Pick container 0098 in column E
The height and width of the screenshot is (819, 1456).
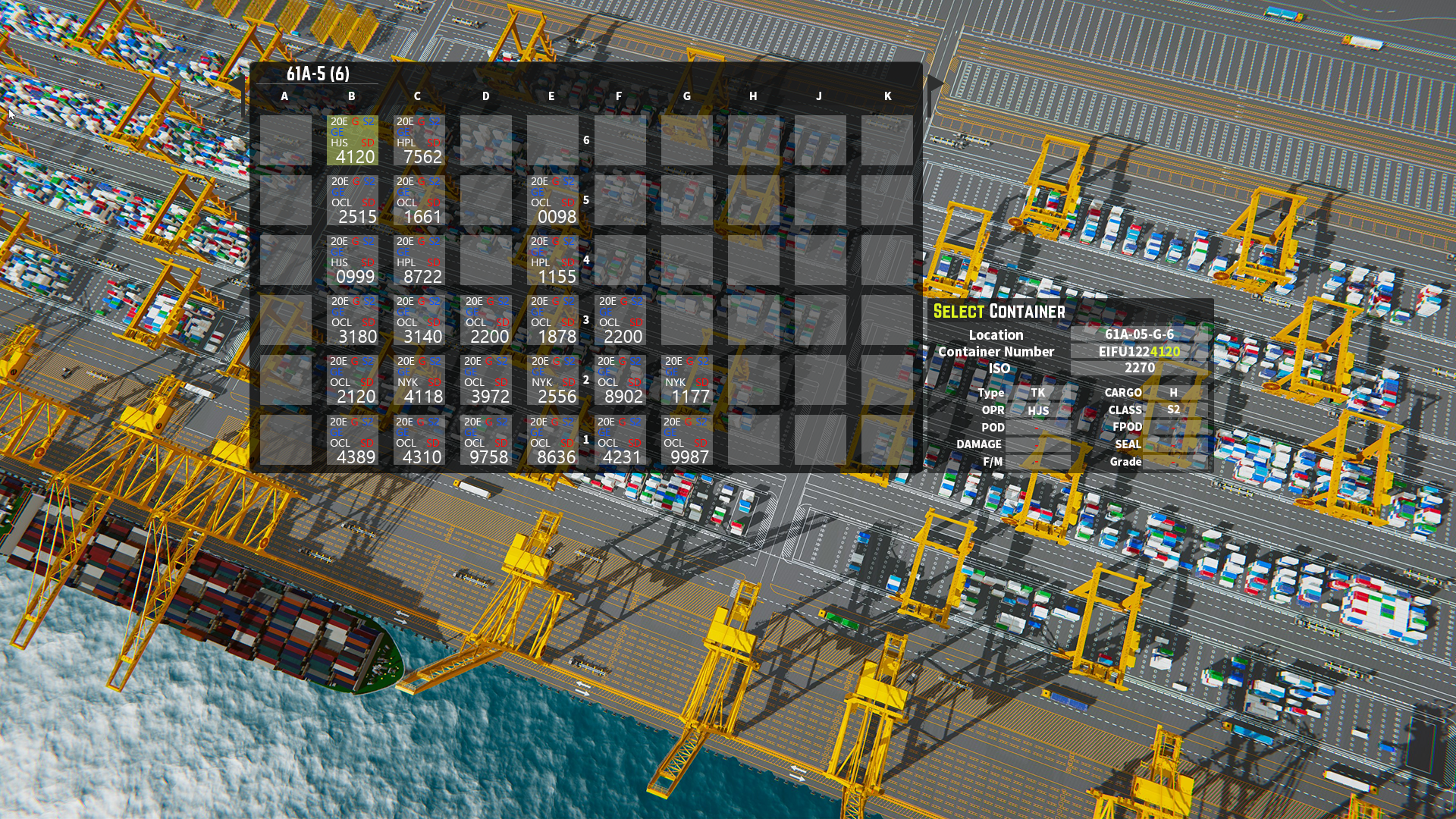pos(553,200)
